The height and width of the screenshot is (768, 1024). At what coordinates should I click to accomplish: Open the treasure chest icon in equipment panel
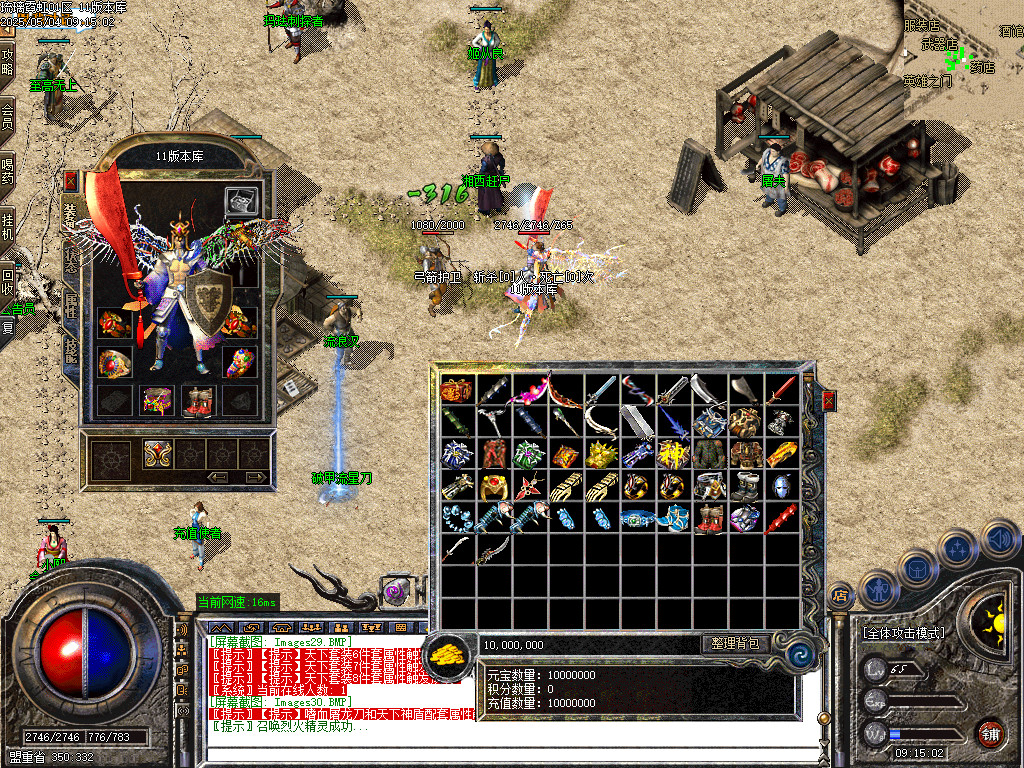click(240, 200)
